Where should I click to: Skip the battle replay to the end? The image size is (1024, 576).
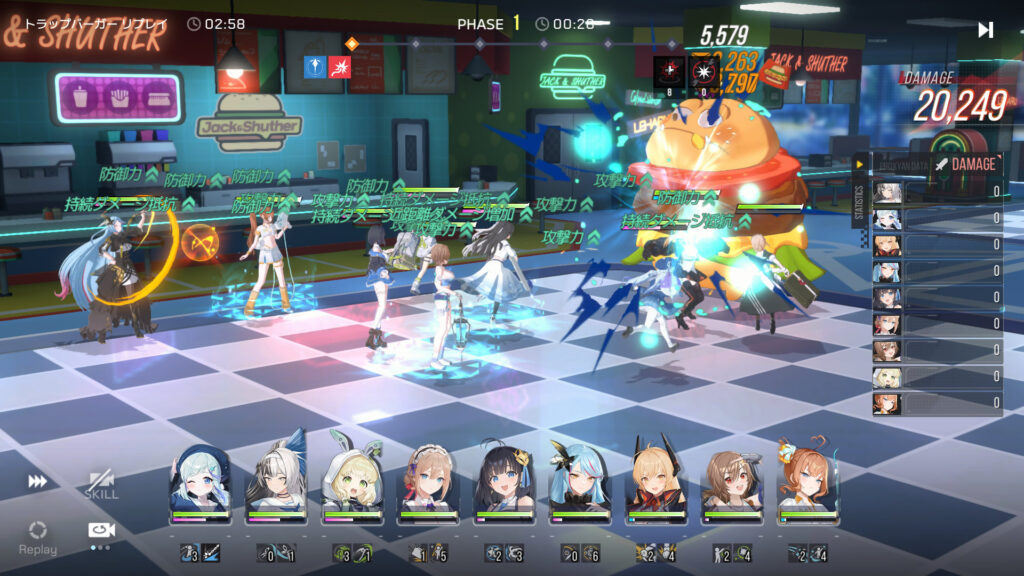click(985, 30)
